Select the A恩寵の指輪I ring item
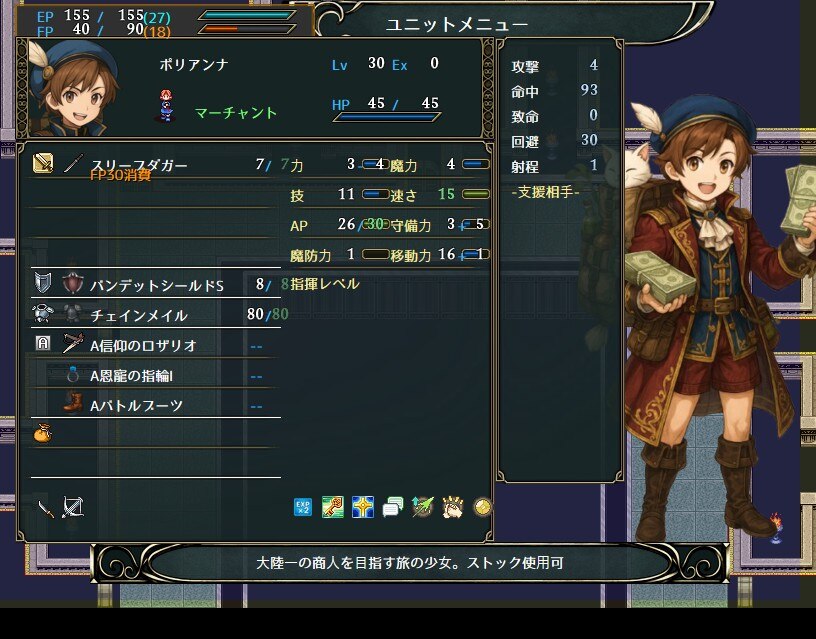The width and height of the screenshot is (816, 639). (137, 376)
